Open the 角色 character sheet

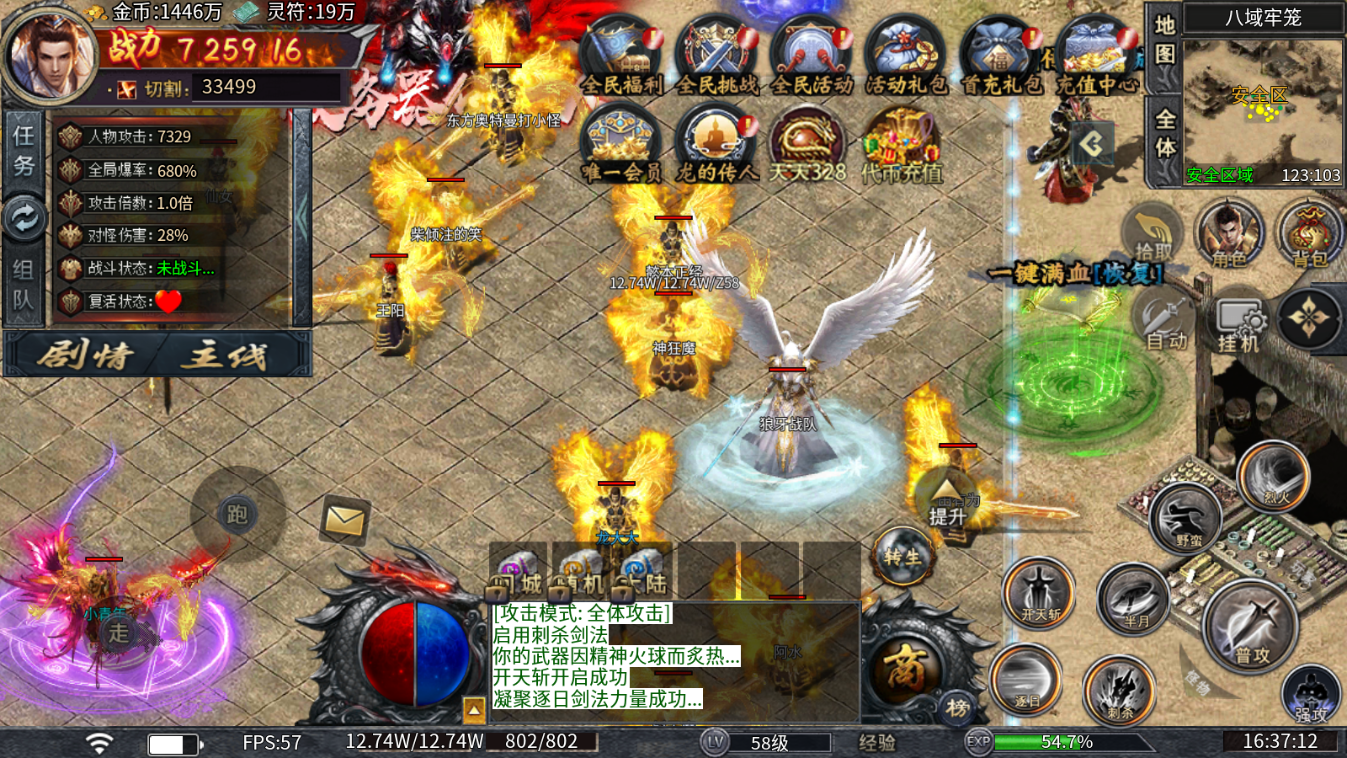tap(1229, 236)
